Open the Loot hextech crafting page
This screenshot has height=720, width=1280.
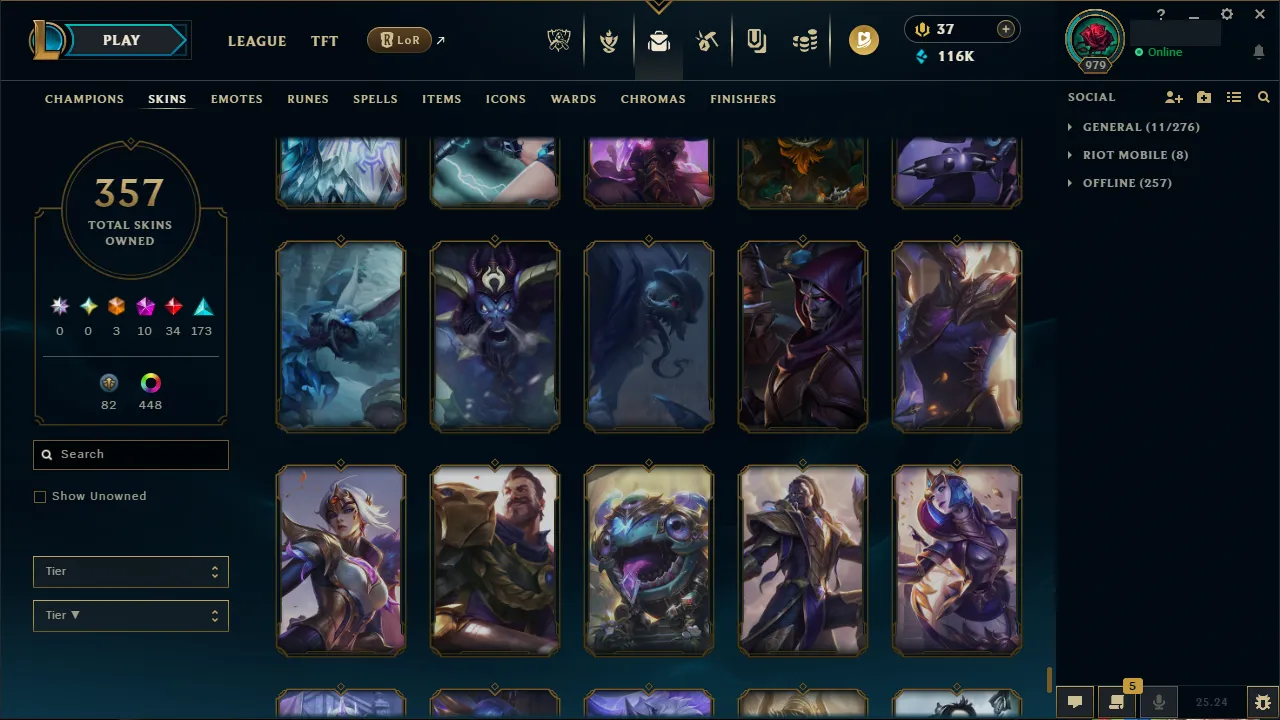[x=658, y=40]
